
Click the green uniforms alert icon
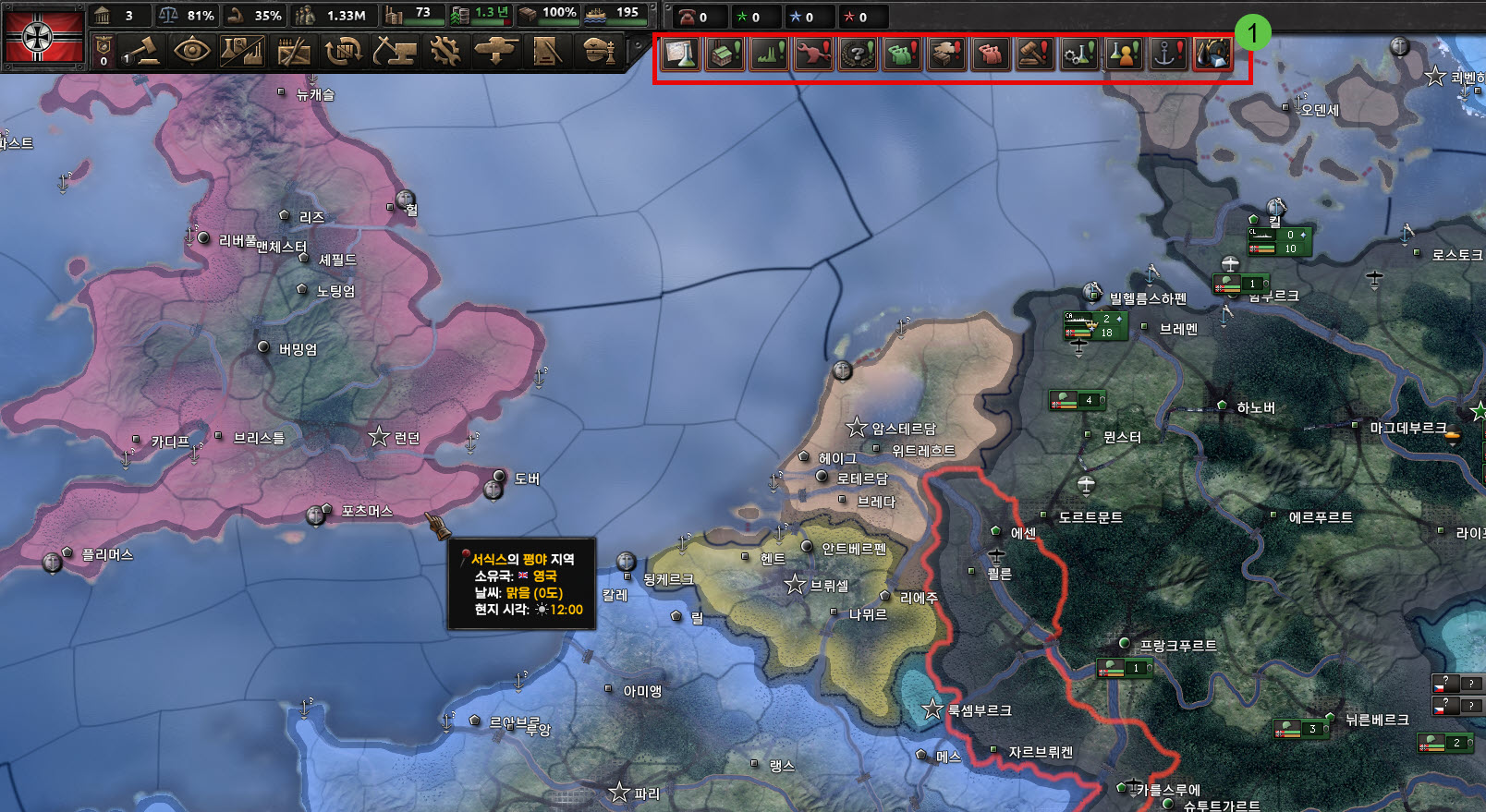coord(902,55)
